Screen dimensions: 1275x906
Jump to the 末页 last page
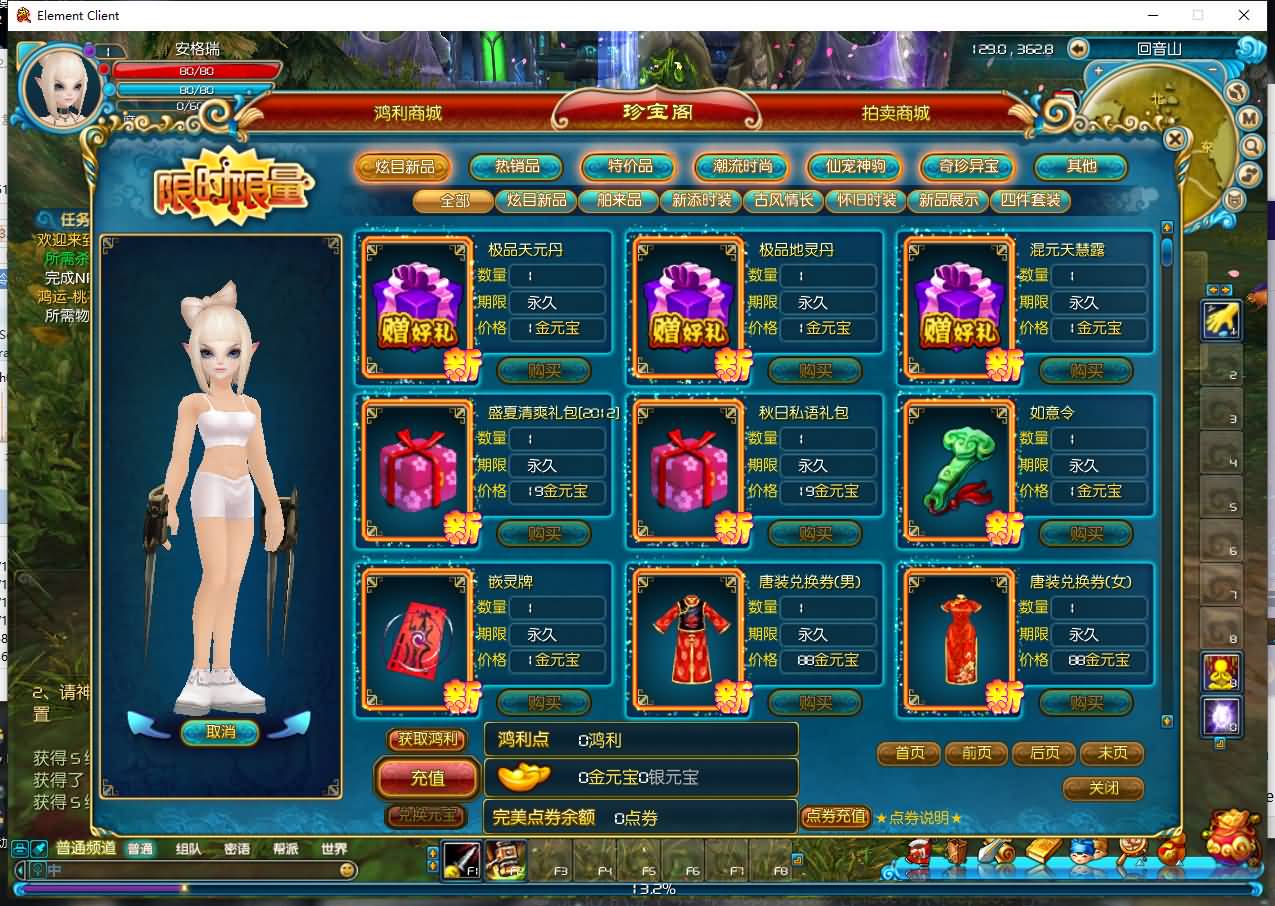click(1112, 753)
